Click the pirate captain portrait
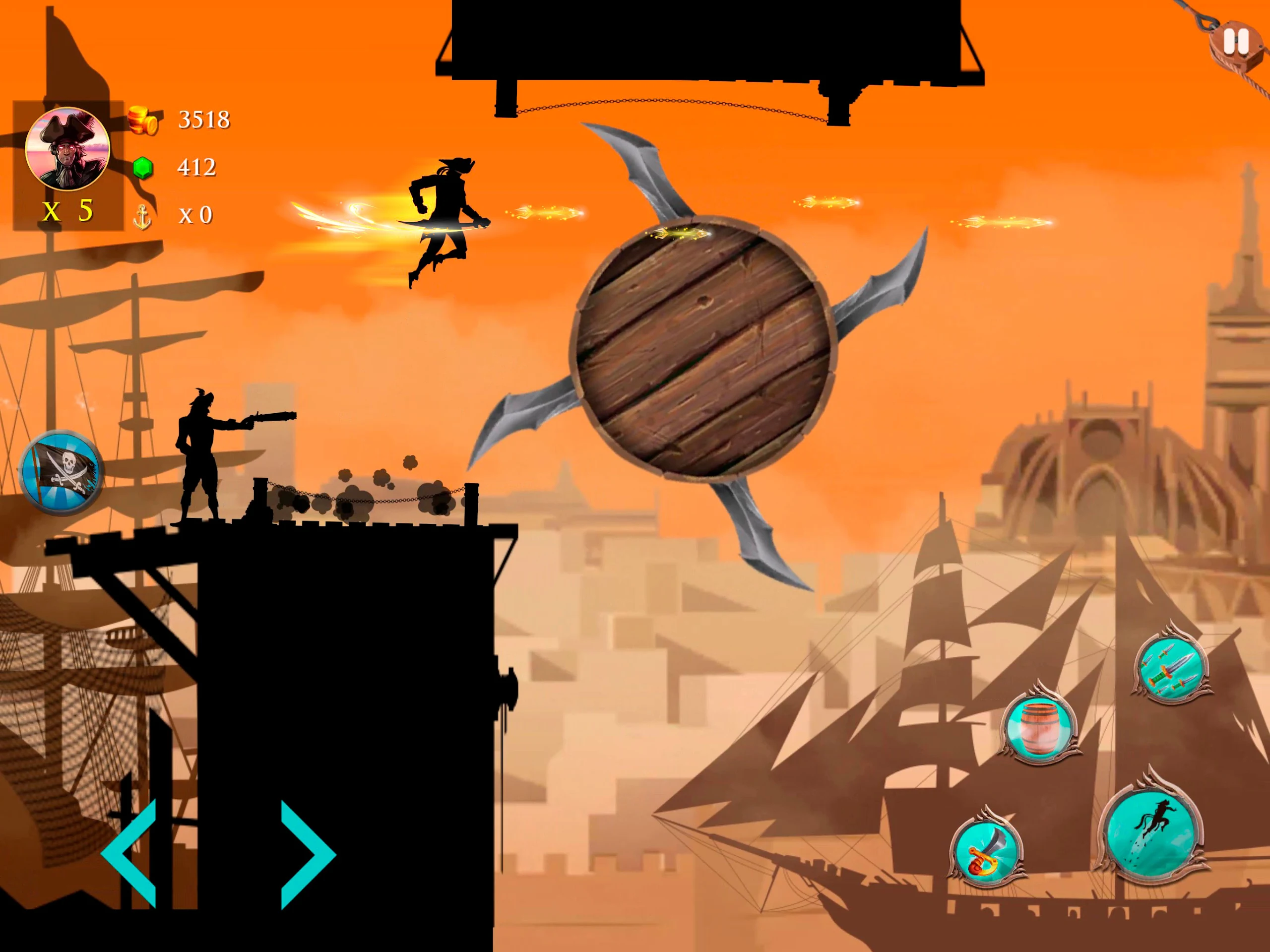 [68, 149]
